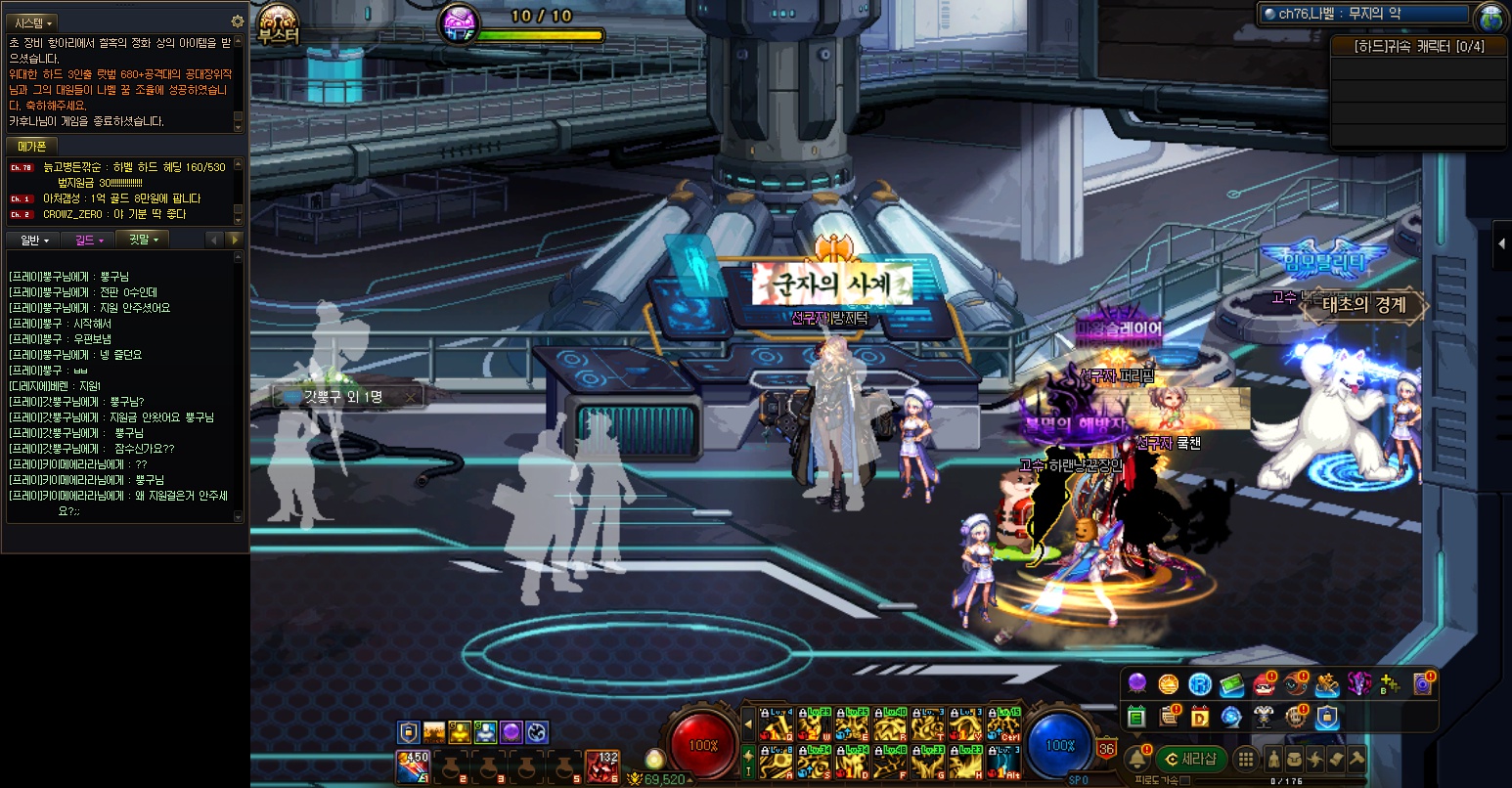This screenshot has width=1512, height=788.
Task: Open the blue R coin icon
Action: [1200, 684]
